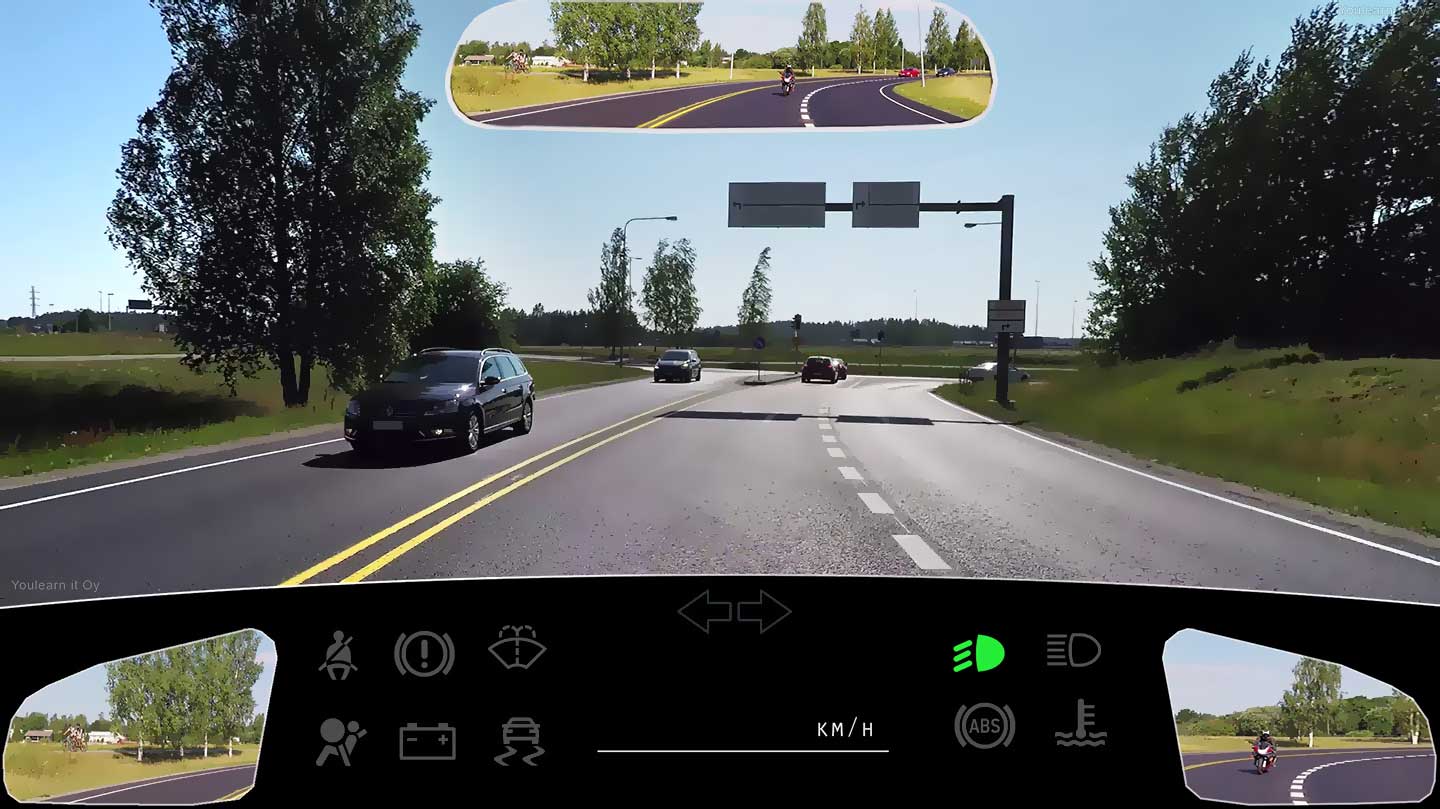1440x809 pixels.
Task: Toggle the green low beam headlight icon
Action: (x=978, y=653)
